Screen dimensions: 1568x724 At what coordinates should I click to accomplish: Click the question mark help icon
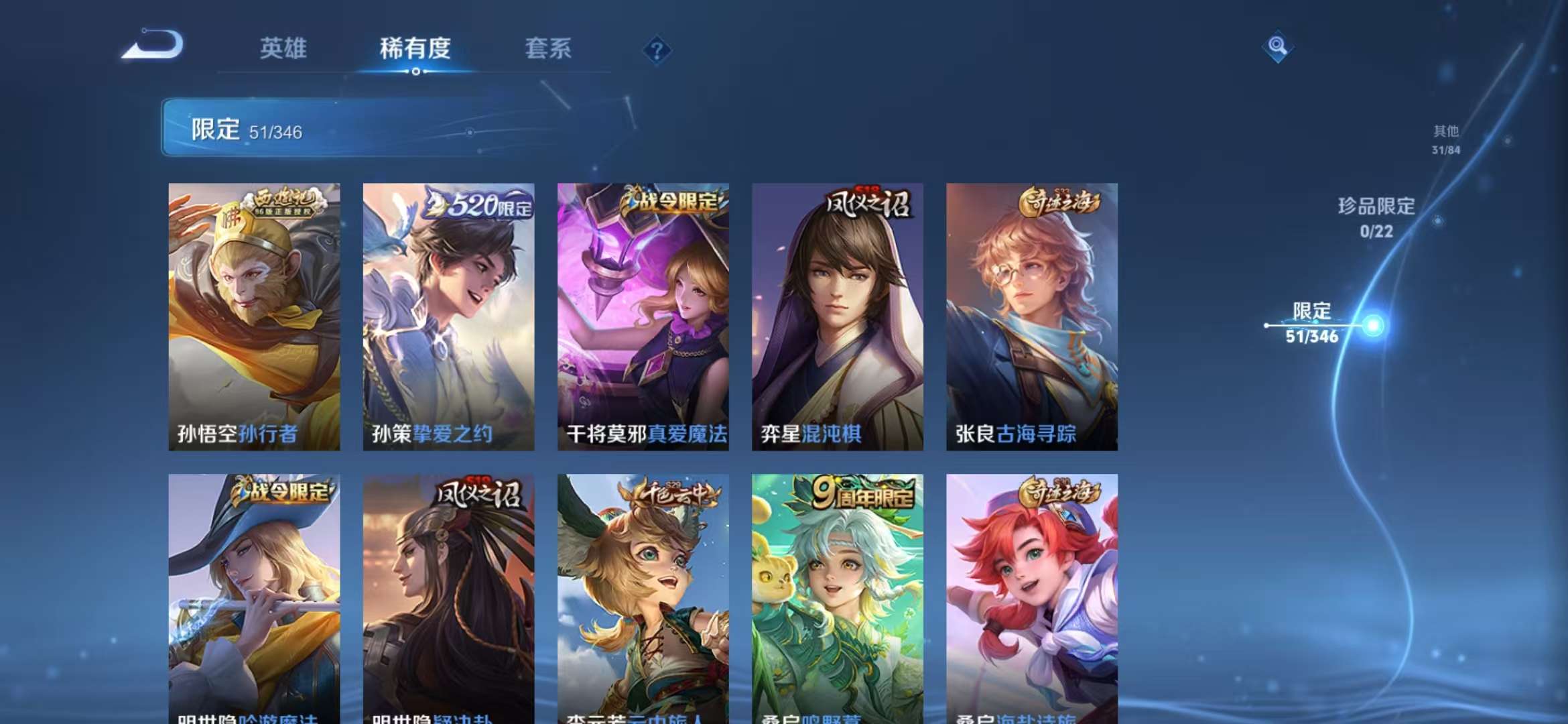pyautogui.click(x=657, y=50)
